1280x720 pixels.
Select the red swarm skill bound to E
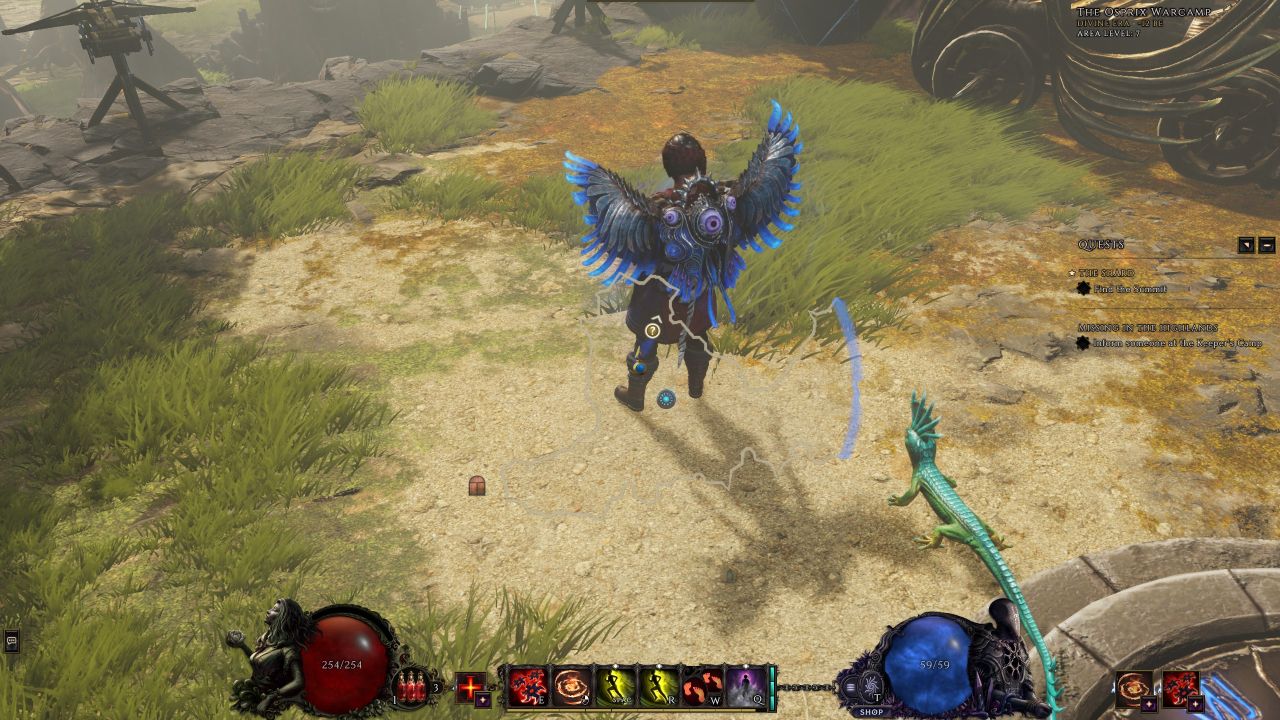click(x=530, y=686)
